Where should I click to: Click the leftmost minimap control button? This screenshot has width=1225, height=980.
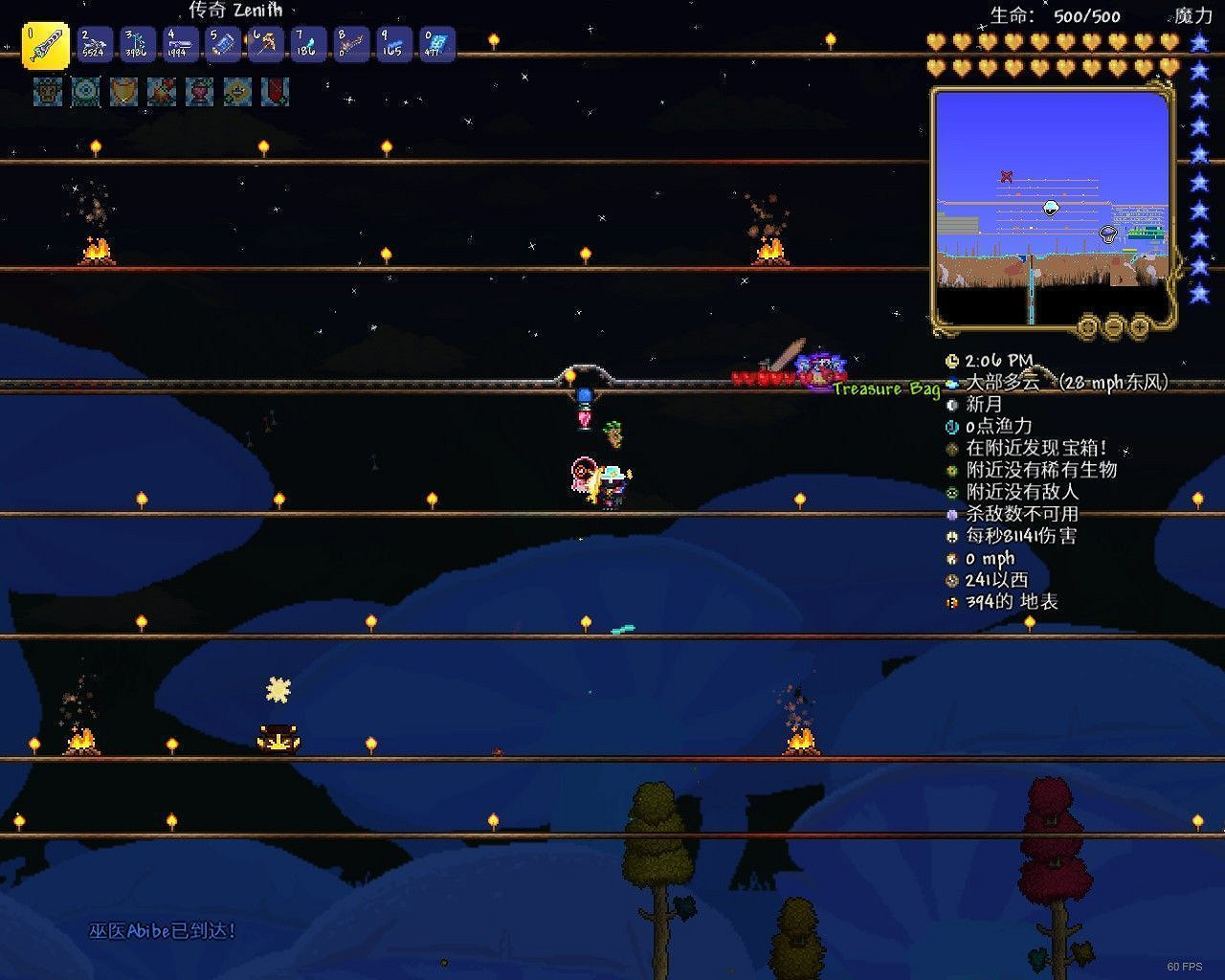click(x=1088, y=326)
